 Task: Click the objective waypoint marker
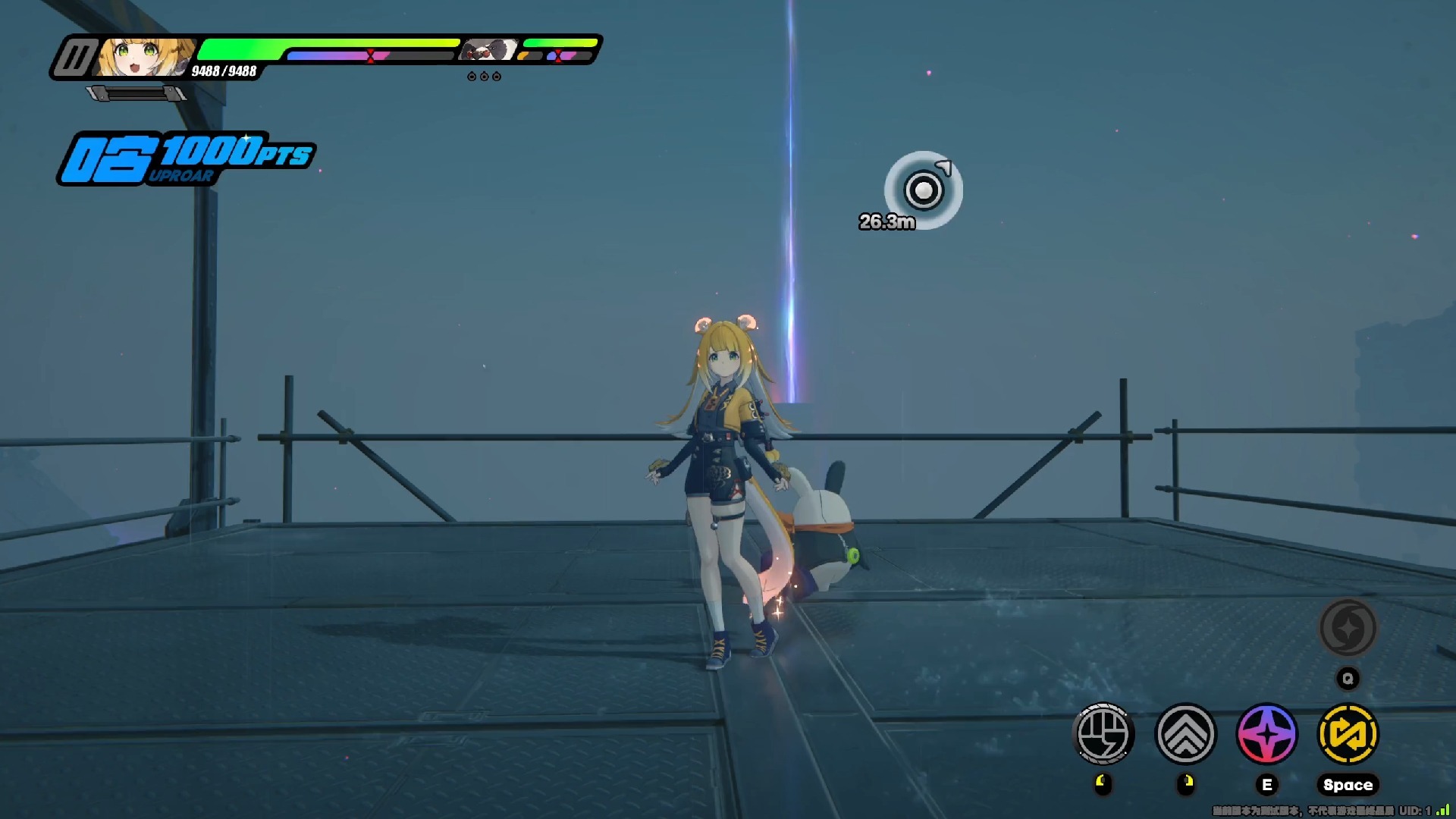click(923, 190)
